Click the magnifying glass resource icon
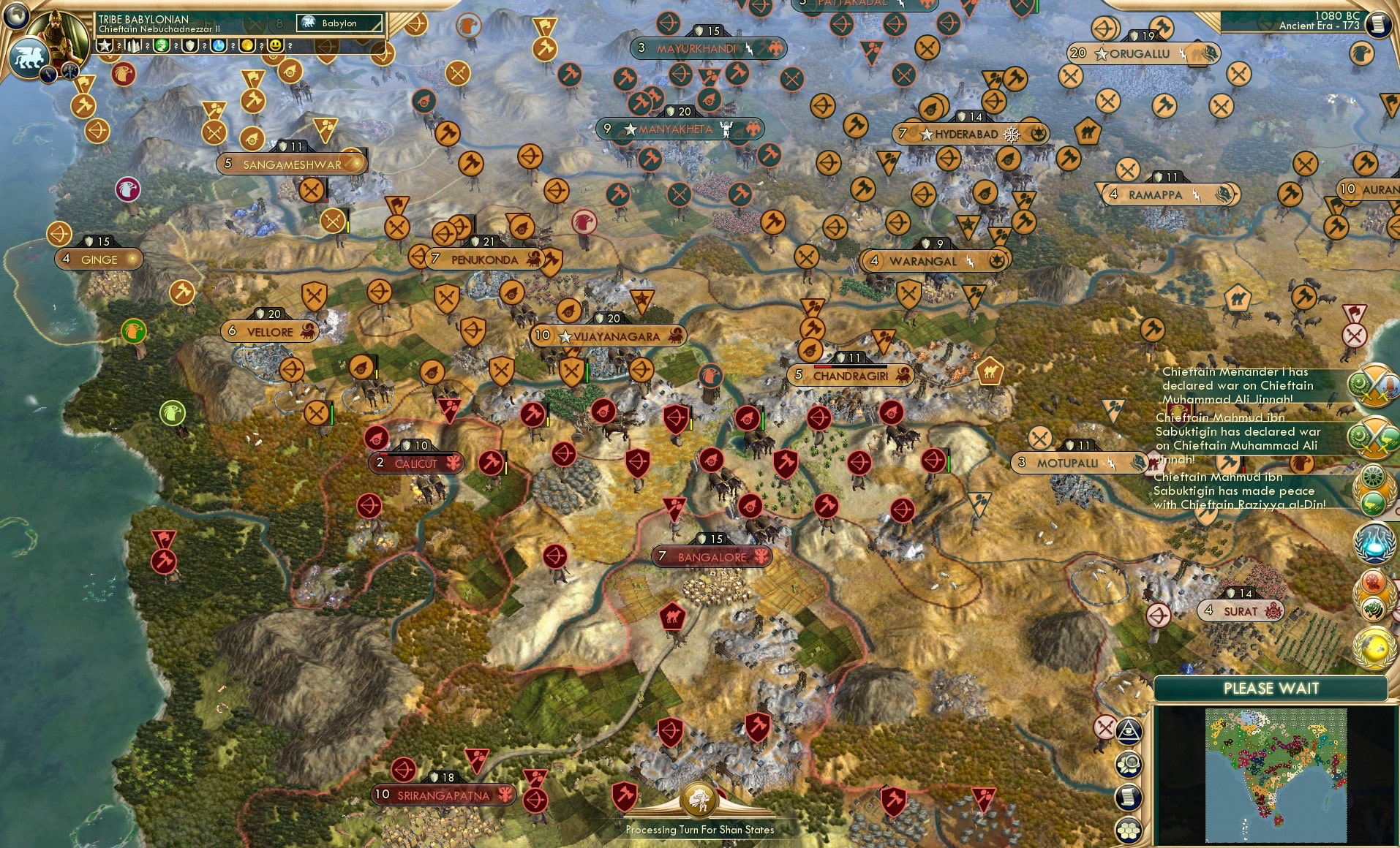This screenshot has width=1400, height=848. point(1129,763)
